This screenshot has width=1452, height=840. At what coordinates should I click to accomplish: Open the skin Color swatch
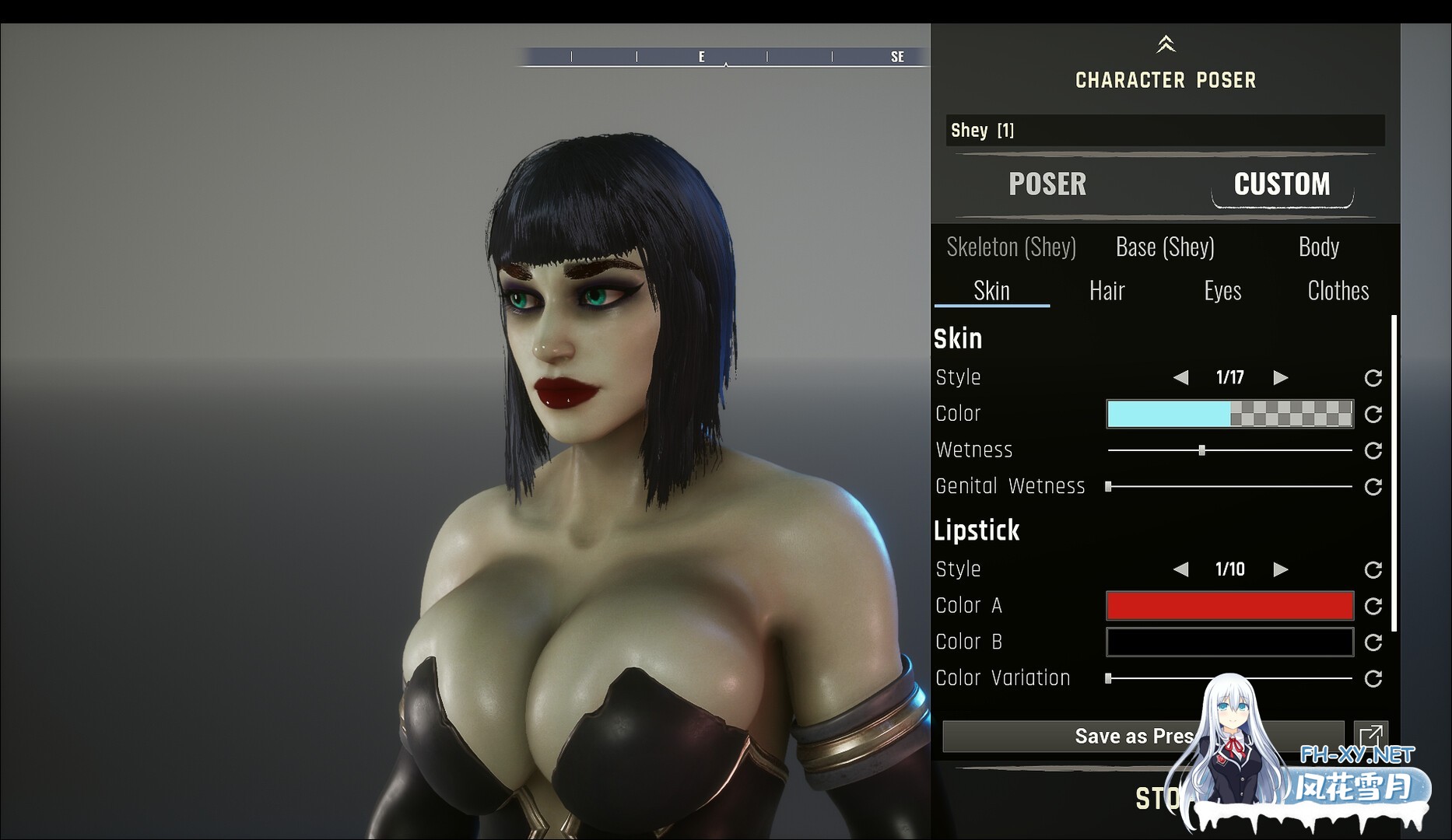pyautogui.click(x=1229, y=414)
